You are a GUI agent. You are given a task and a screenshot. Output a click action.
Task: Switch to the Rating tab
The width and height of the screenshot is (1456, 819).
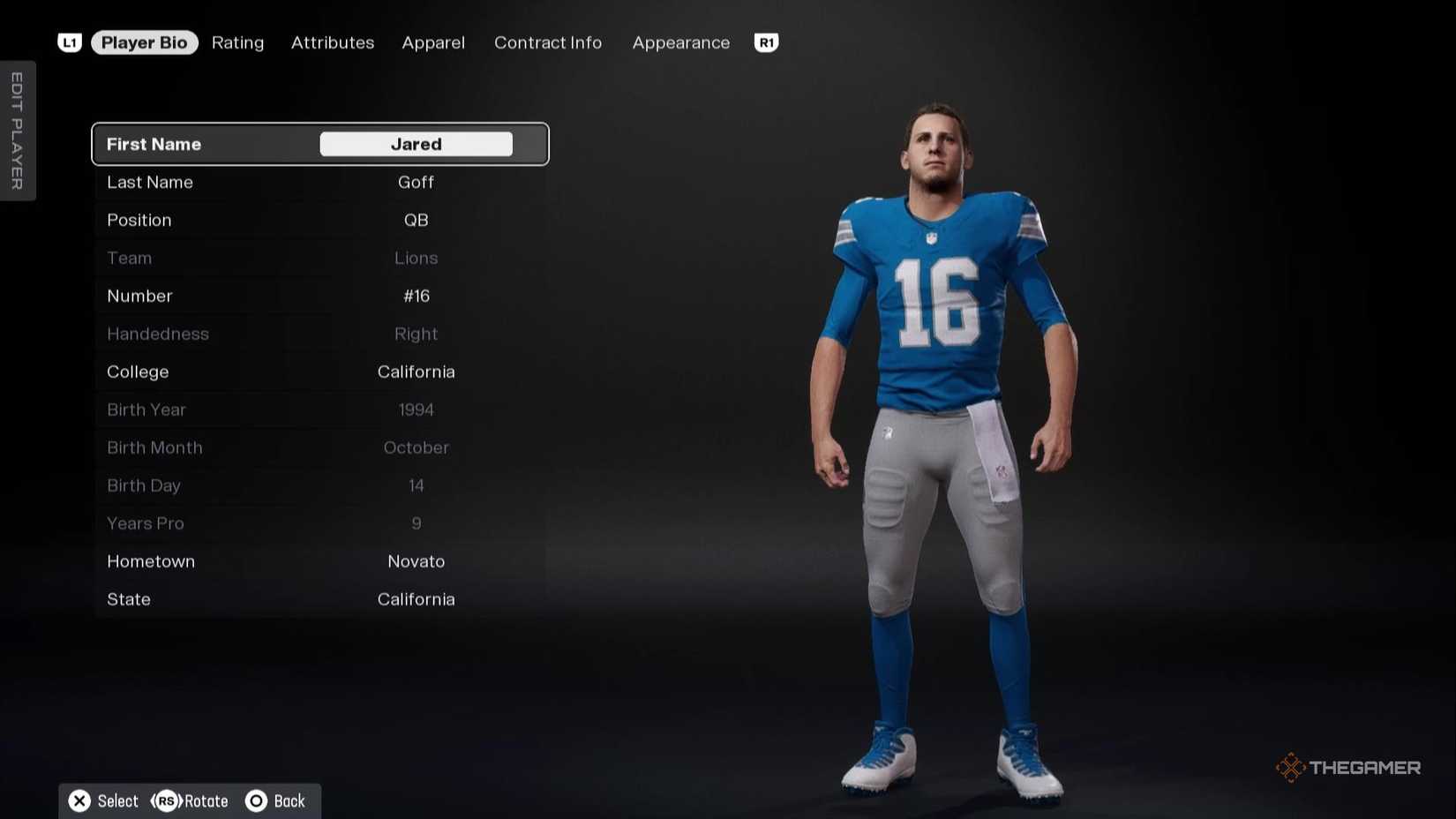point(237,42)
